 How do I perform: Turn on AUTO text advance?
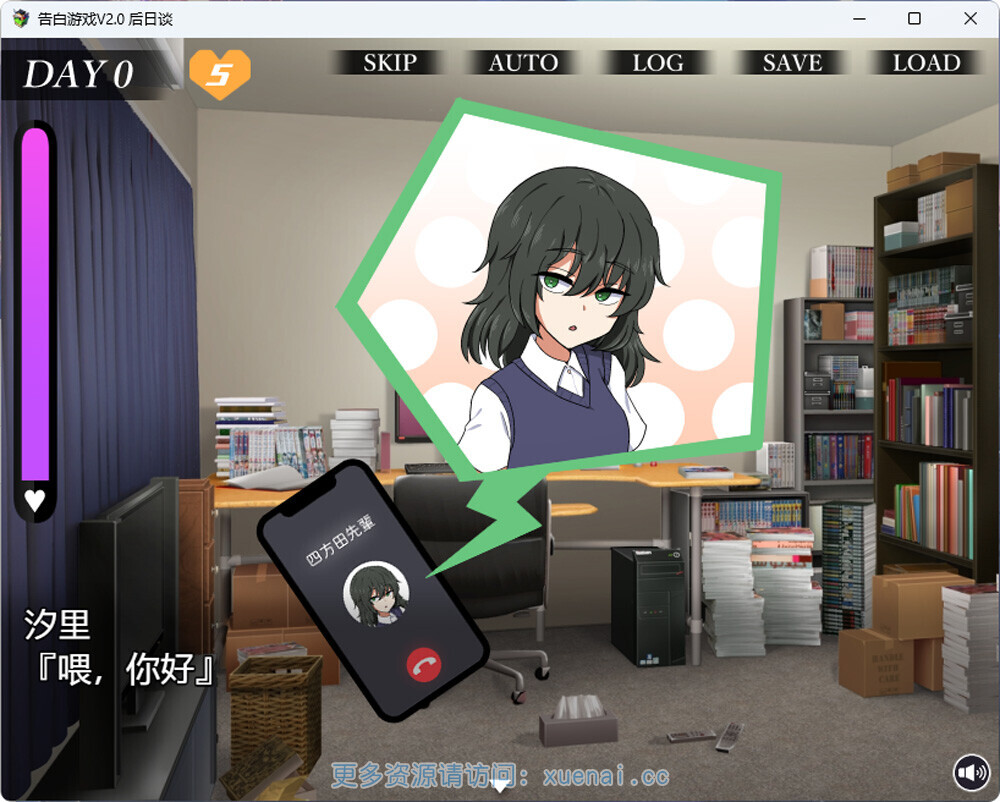pyautogui.click(x=523, y=62)
